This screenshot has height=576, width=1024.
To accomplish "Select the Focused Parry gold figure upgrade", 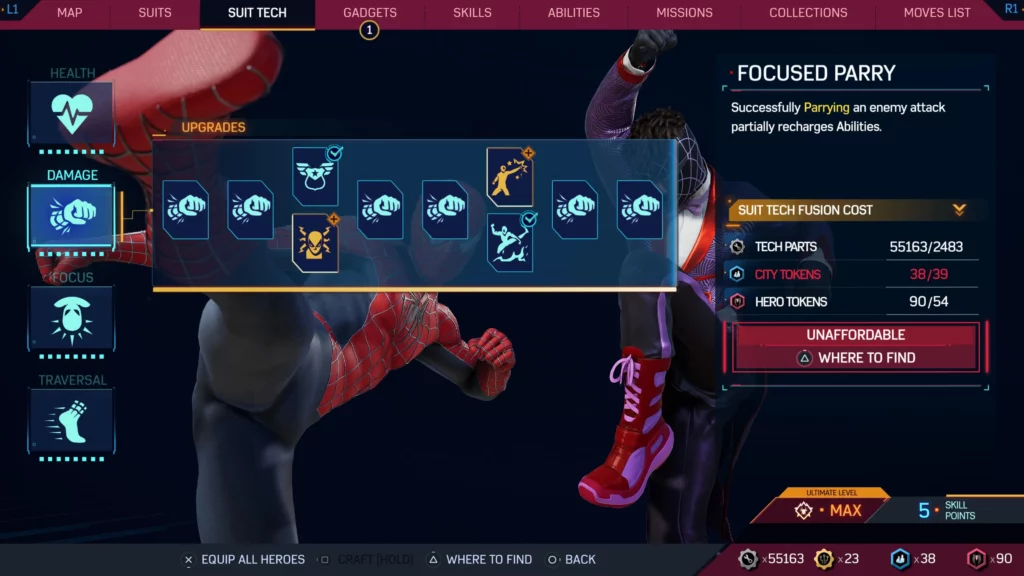I will pos(510,177).
